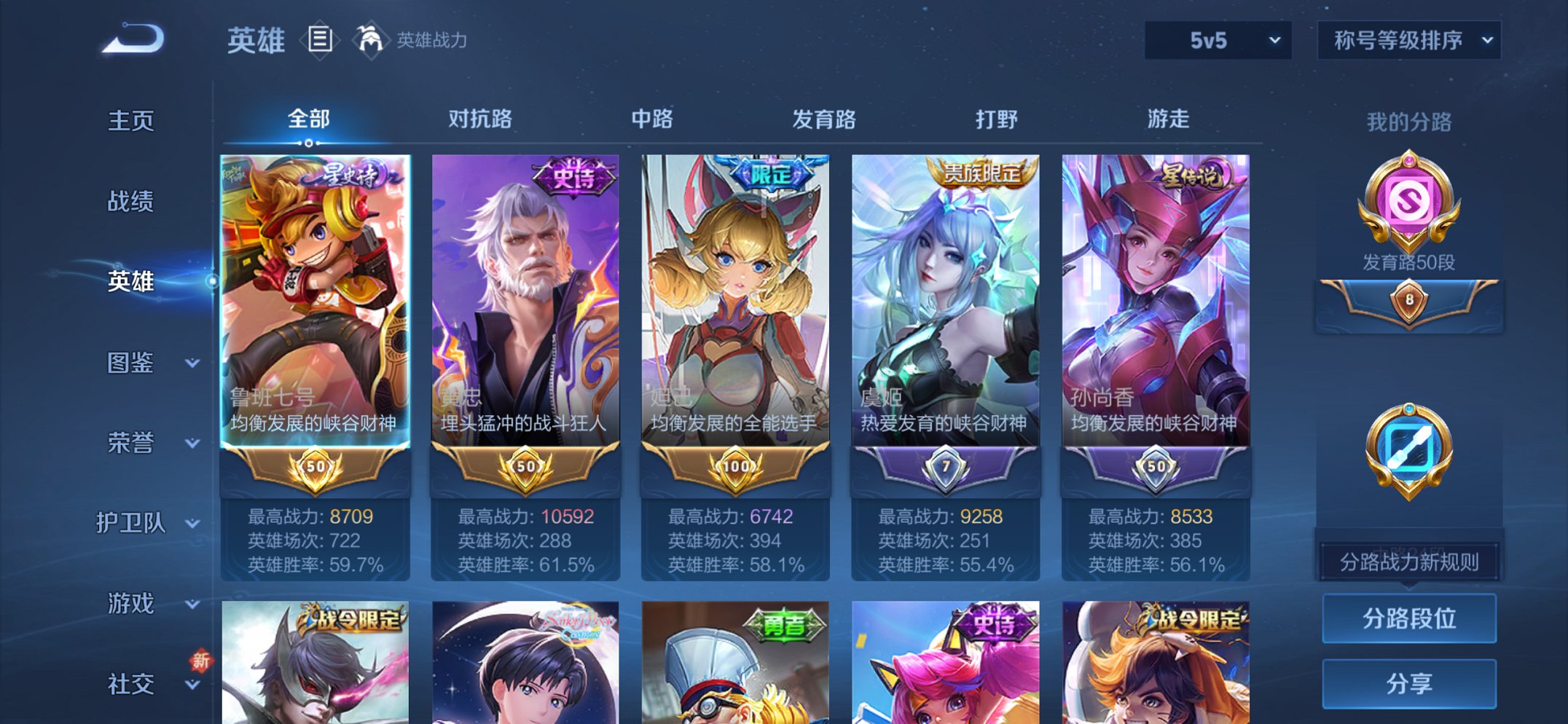Click the 分享 button
1568x724 pixels.
(x=1409, y=682)
